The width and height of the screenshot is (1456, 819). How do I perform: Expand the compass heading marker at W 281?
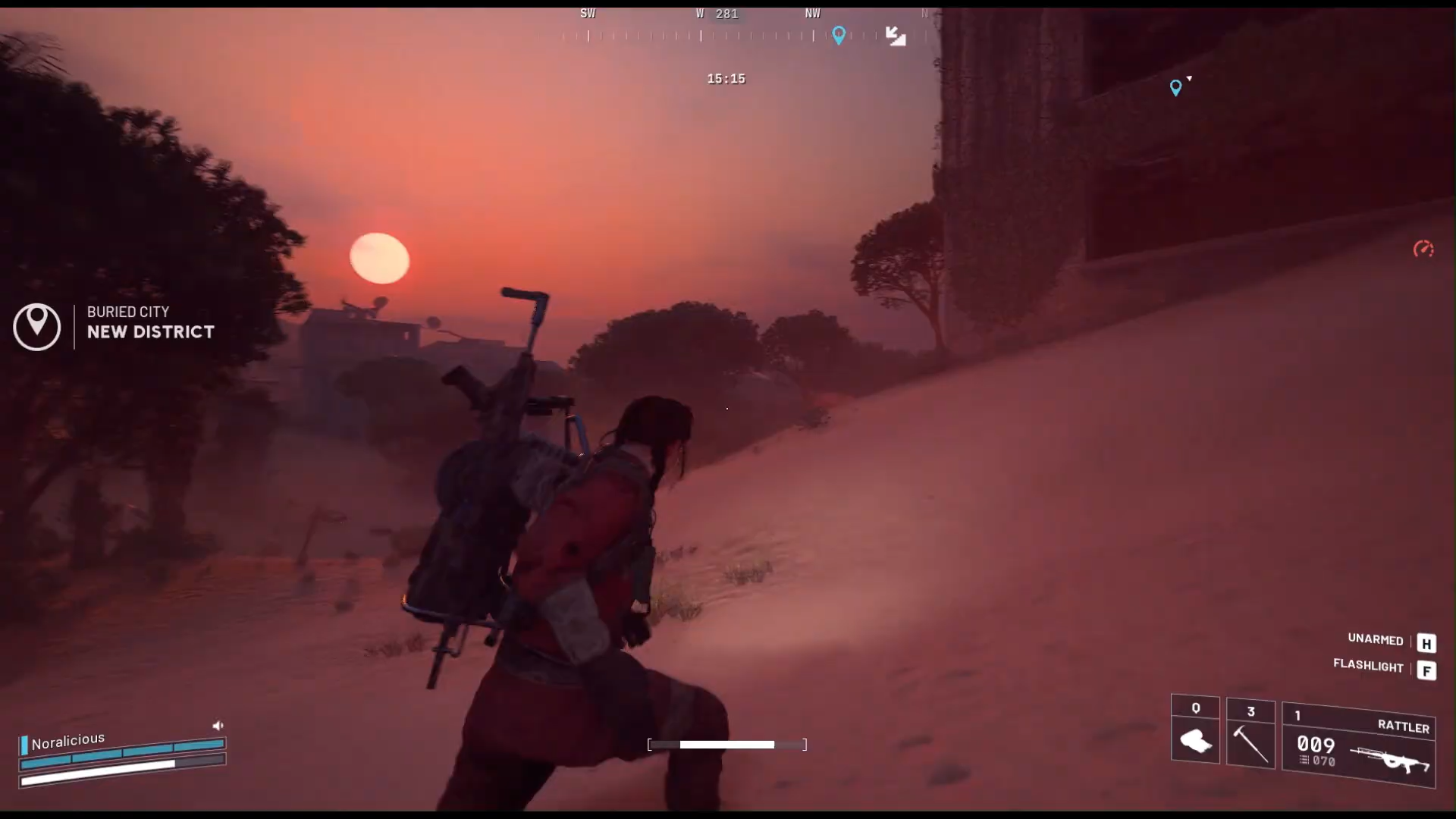point(717,14)
